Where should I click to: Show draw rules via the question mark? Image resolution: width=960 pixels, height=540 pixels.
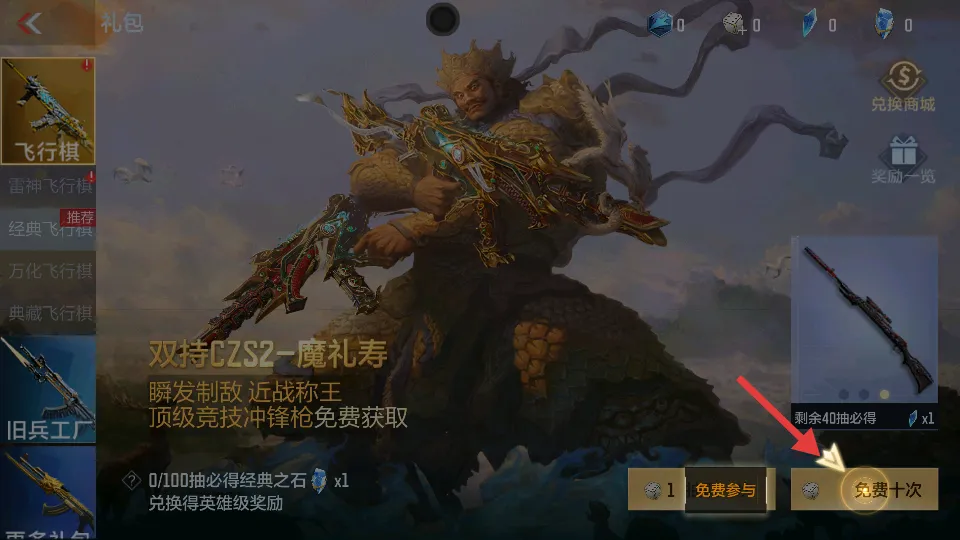pos(130,481)
